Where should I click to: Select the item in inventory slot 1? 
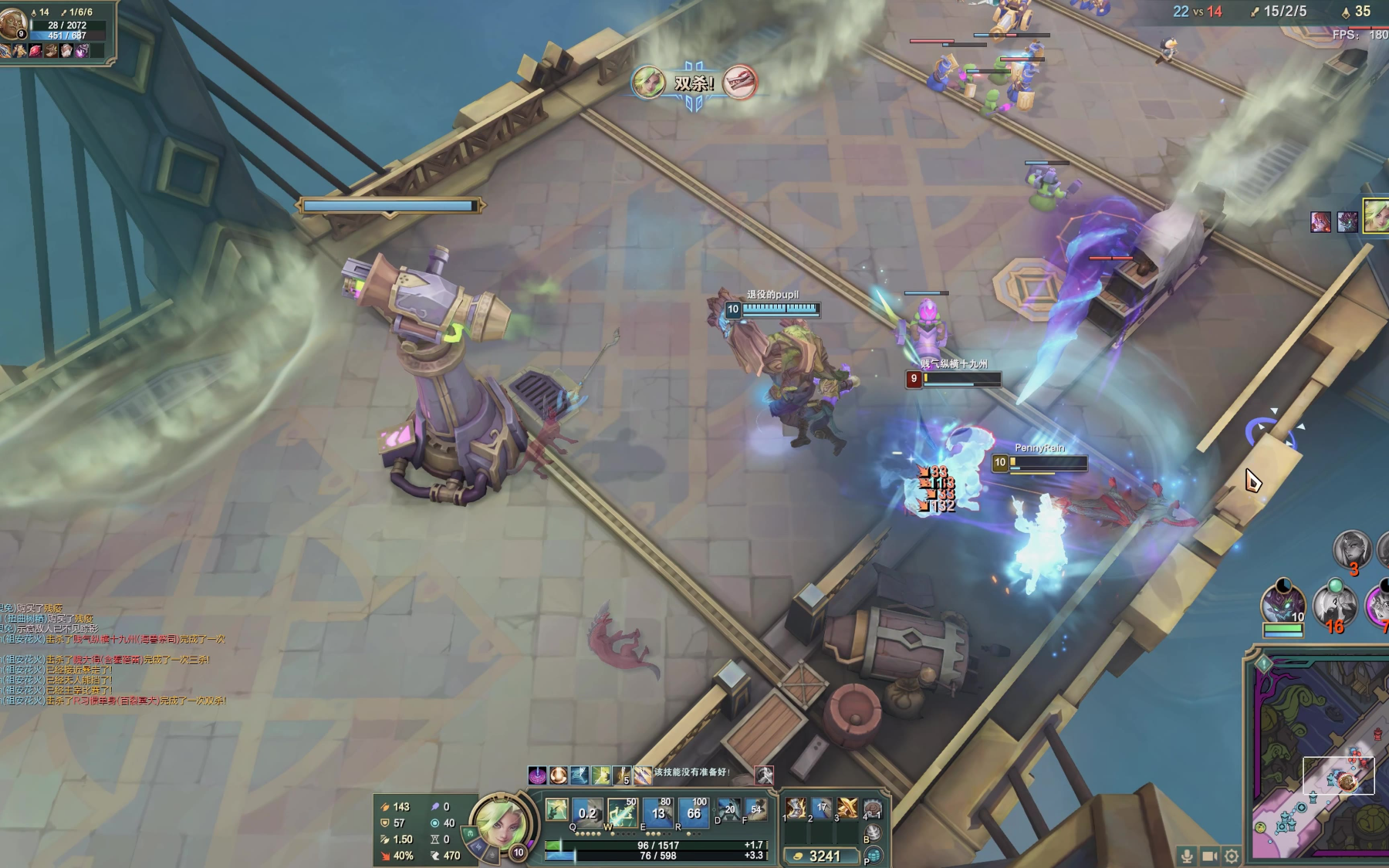point(796,808)
